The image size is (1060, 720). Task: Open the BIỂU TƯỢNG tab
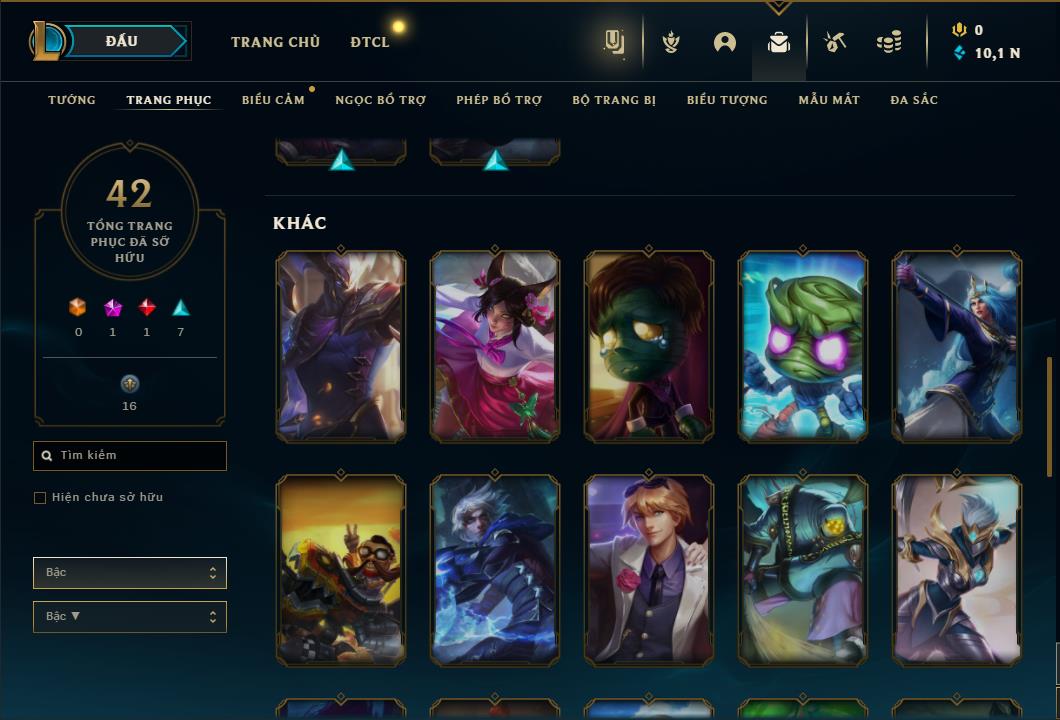point(727,100)
